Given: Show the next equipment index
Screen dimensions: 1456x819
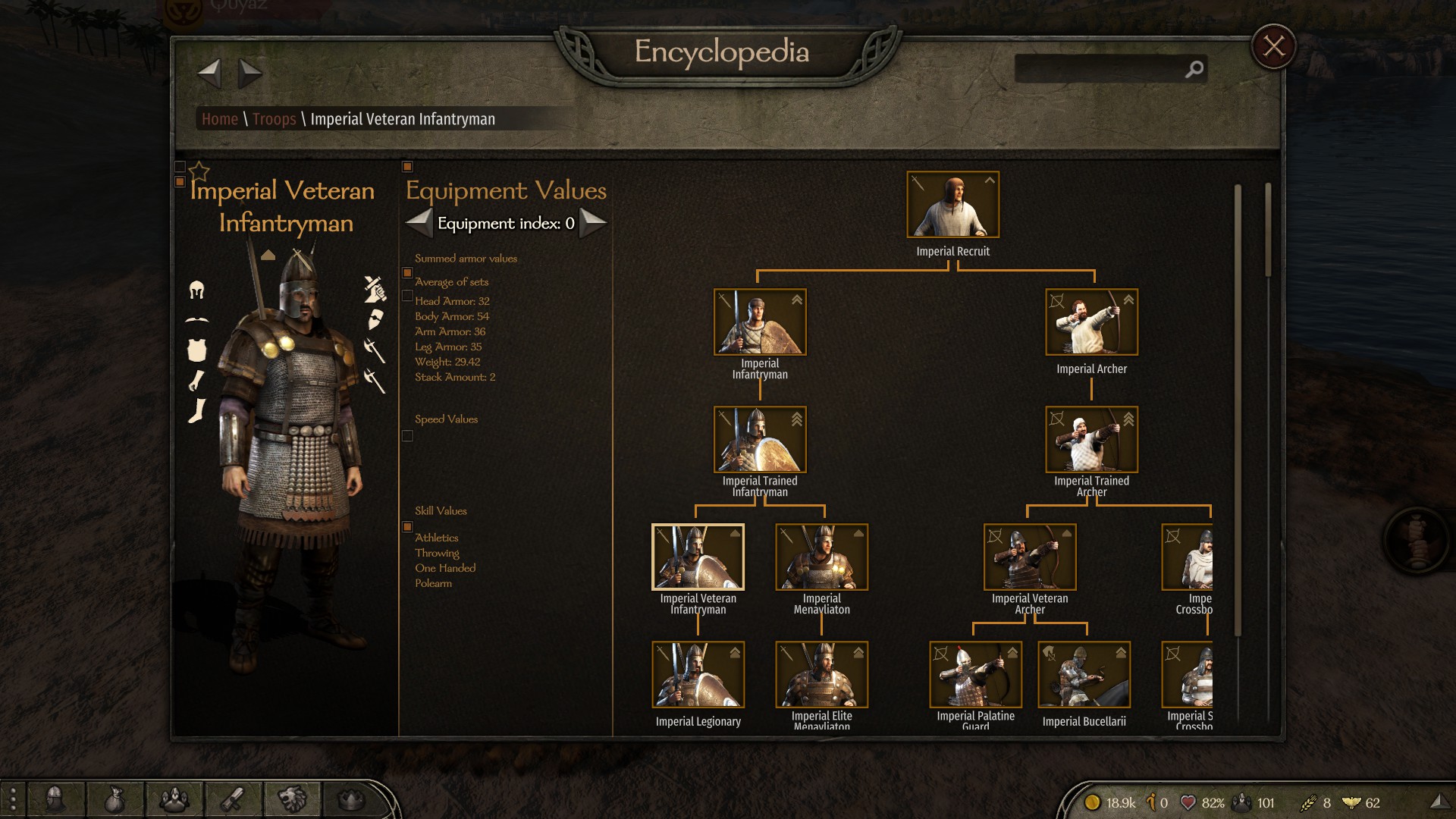Looking at the screenshot, I should click(x=593, y=223).
